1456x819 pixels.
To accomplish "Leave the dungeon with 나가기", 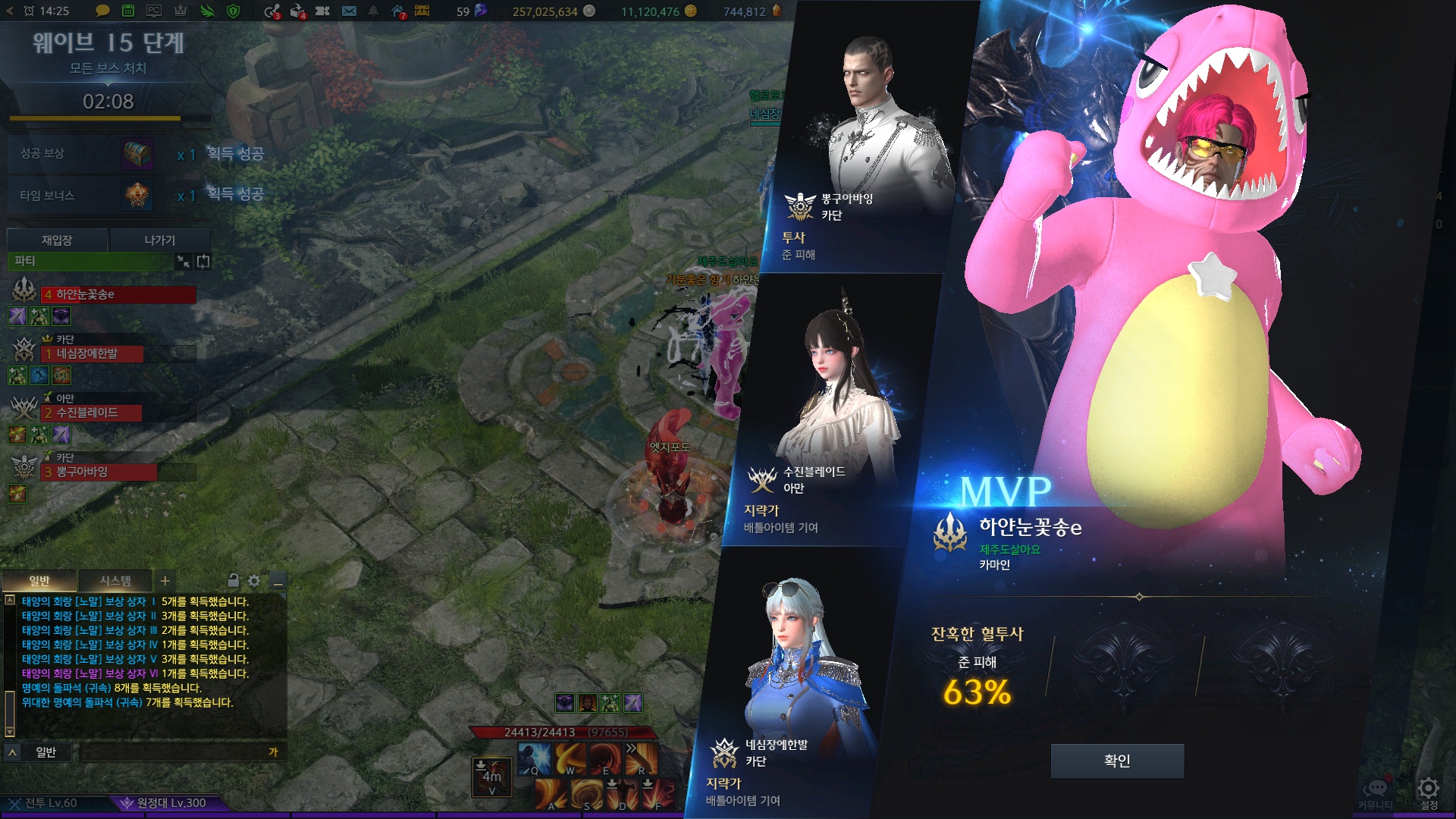I will point(160,240).
